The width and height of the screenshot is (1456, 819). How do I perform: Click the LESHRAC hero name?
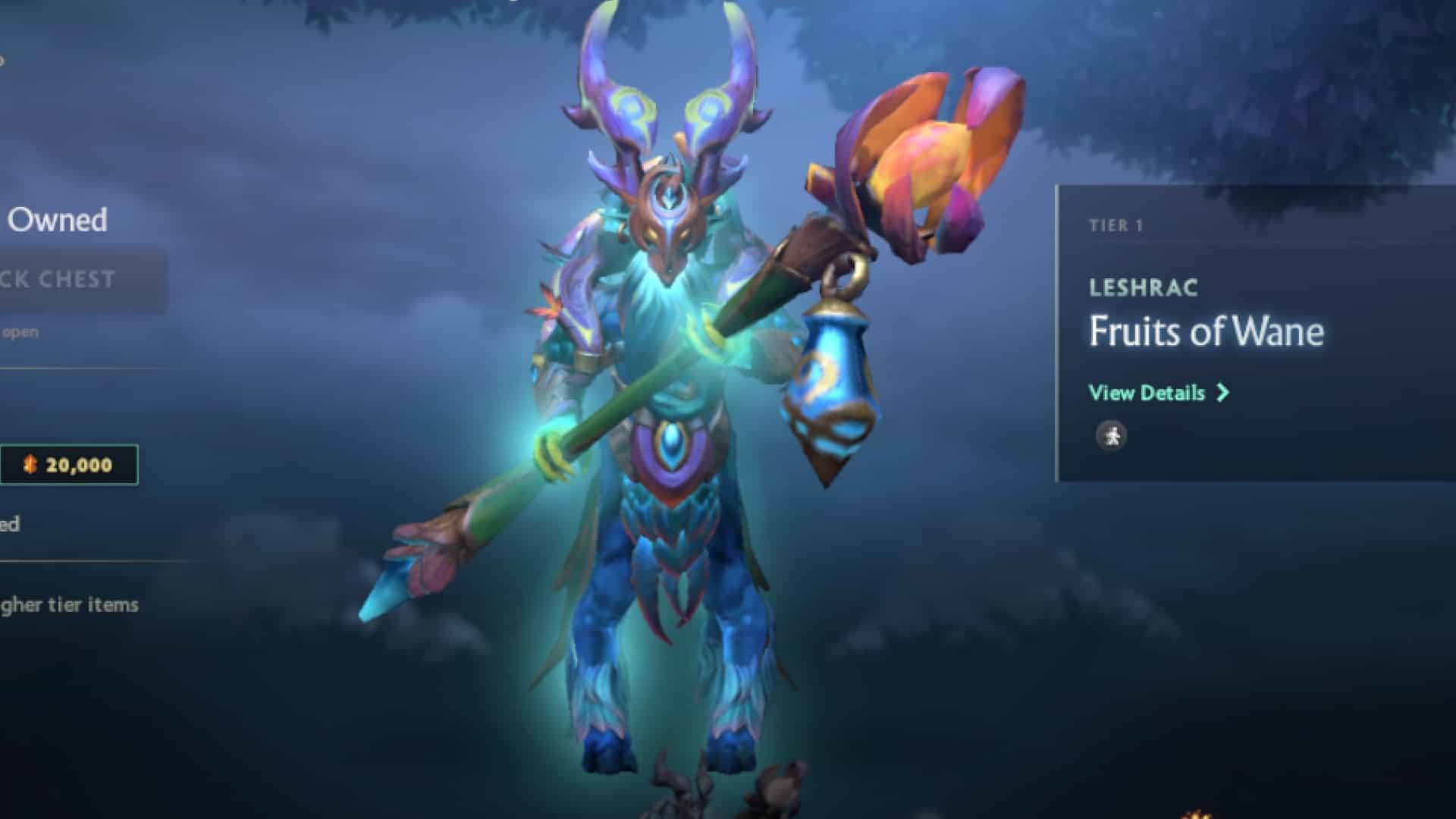tap(1142, 287)
